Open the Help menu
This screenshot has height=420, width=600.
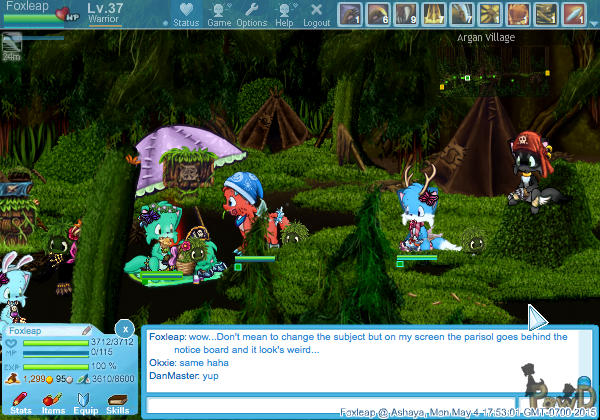(x=285, y=14)
